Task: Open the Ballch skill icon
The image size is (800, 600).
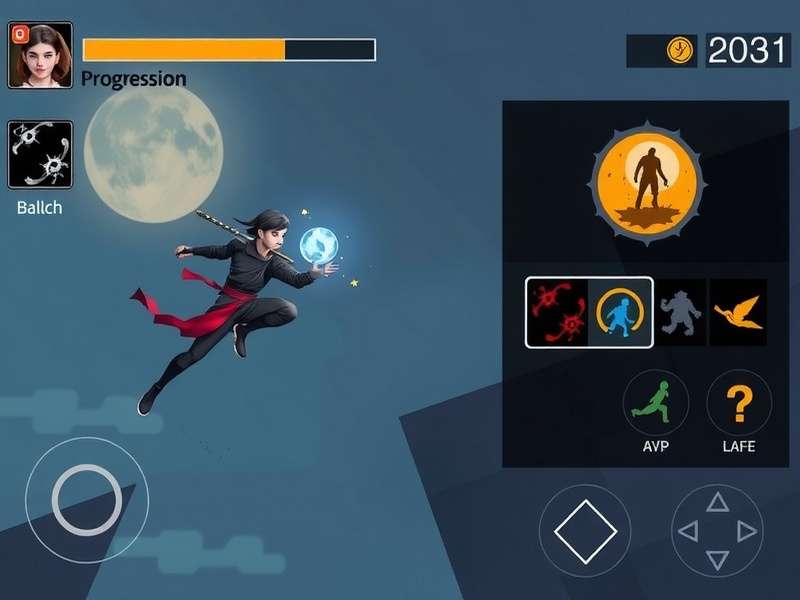Action: click(40, 155)
